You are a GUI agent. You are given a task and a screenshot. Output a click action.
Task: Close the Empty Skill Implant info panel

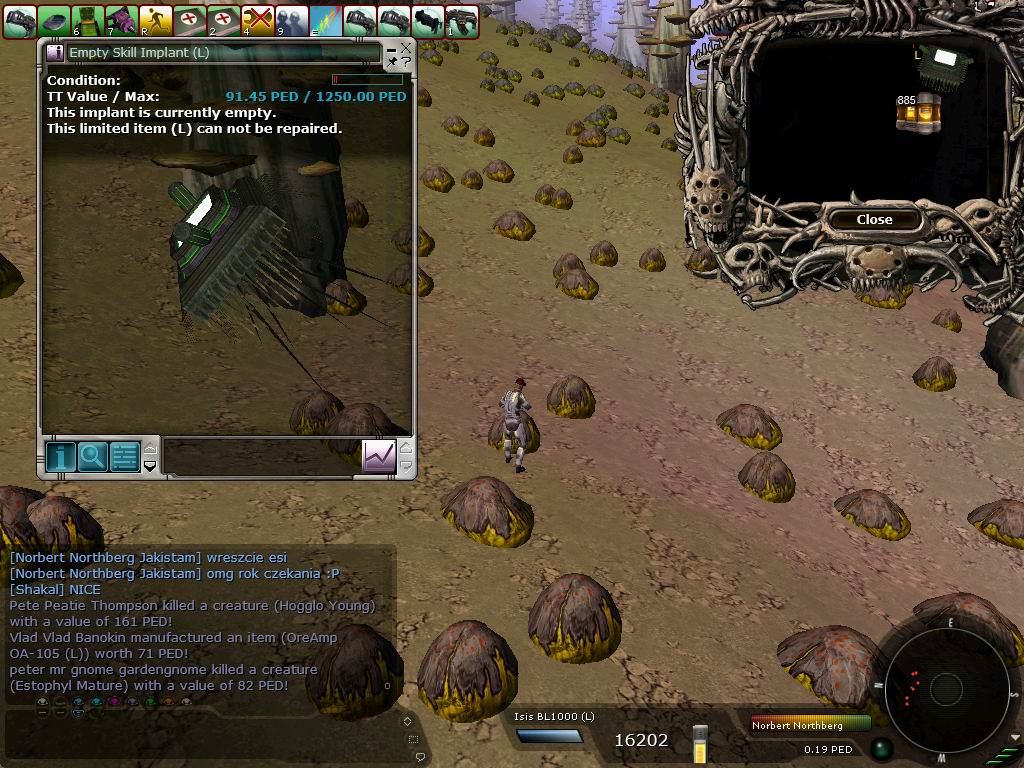406,47
